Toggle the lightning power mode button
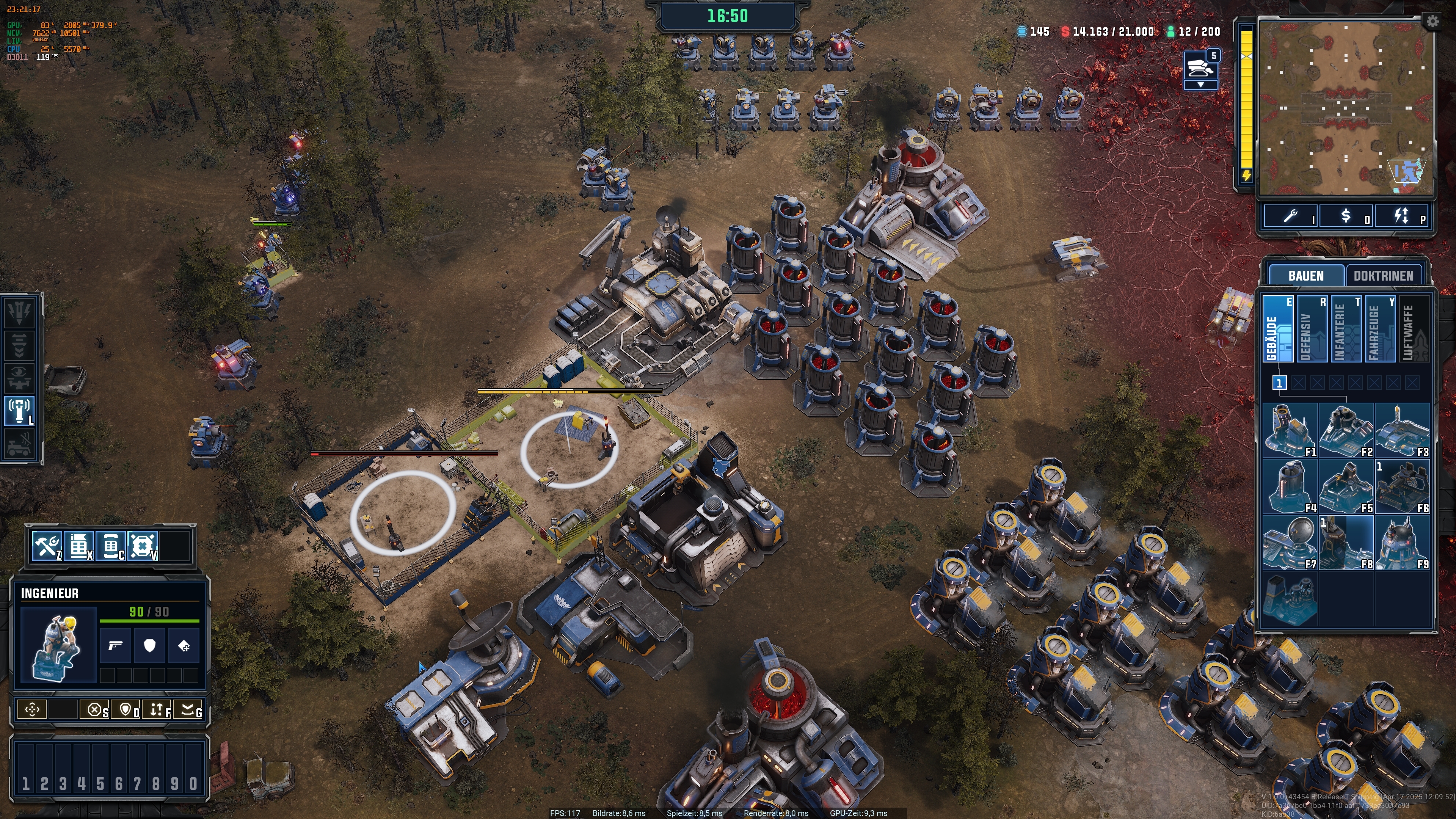1456x819 pixels. coord(1401,217)
